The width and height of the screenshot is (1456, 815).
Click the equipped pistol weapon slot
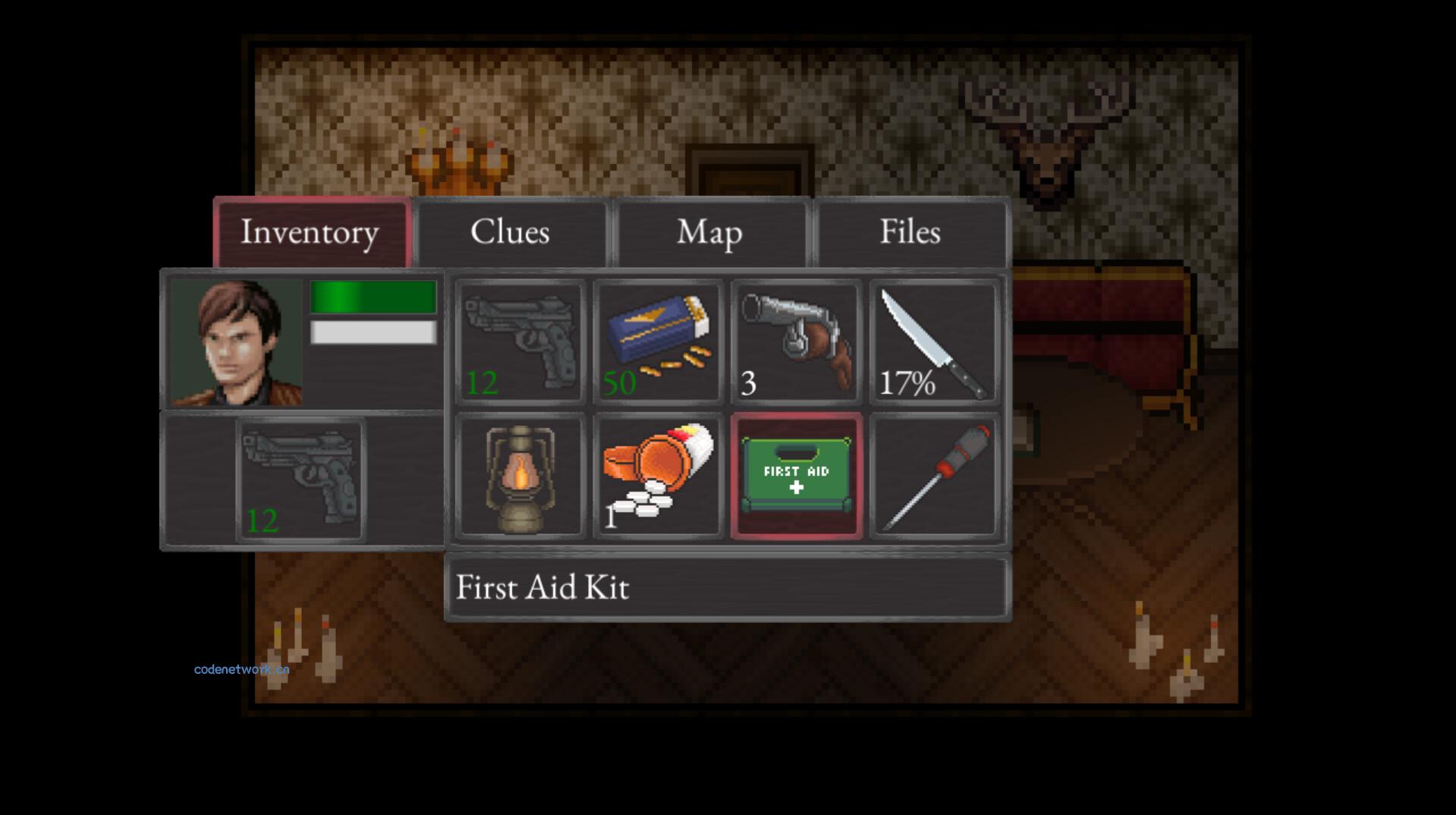point(301,480)
